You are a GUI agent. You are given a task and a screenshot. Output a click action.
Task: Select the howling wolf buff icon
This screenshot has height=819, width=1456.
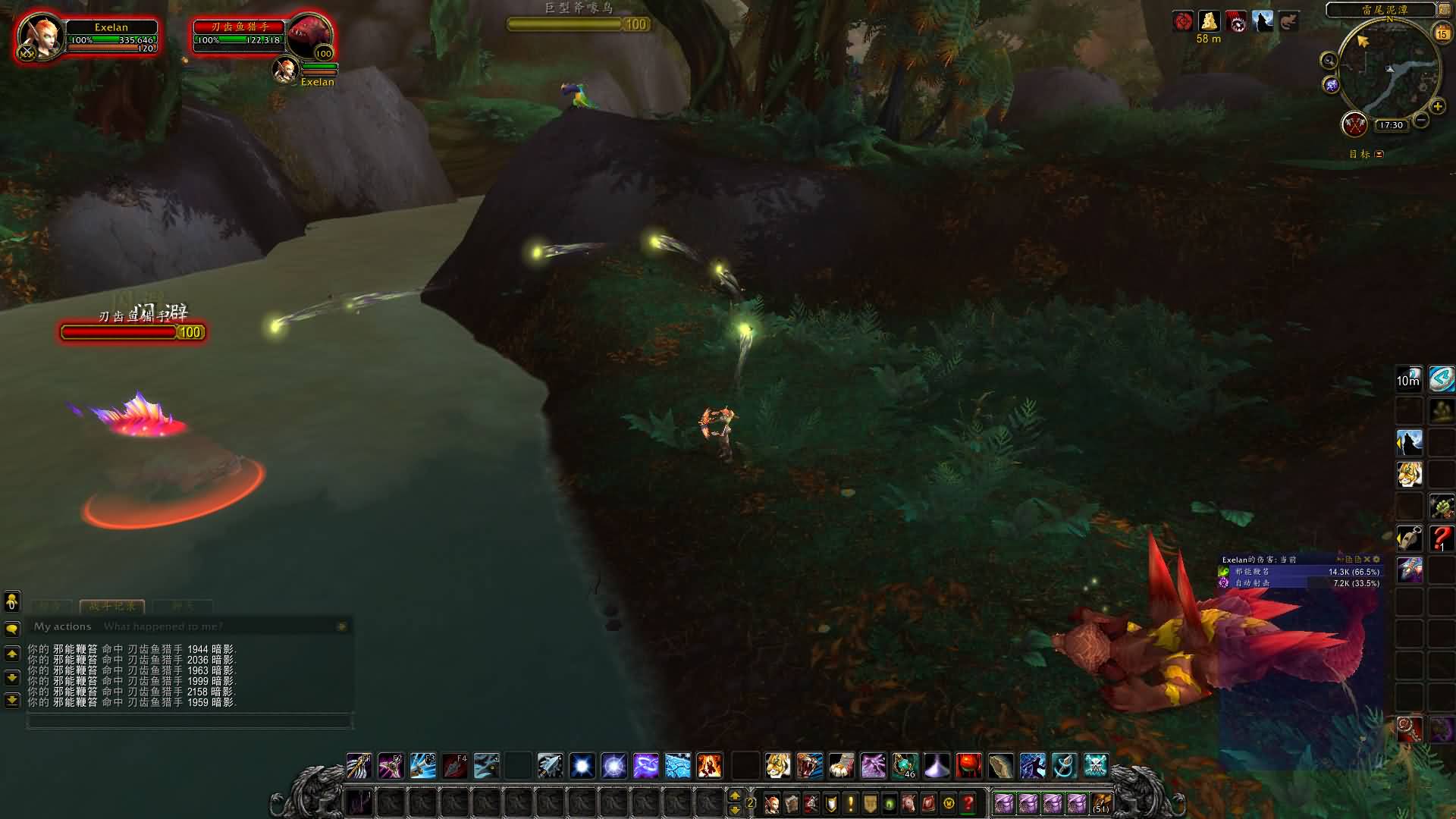tap(1263, 21)
